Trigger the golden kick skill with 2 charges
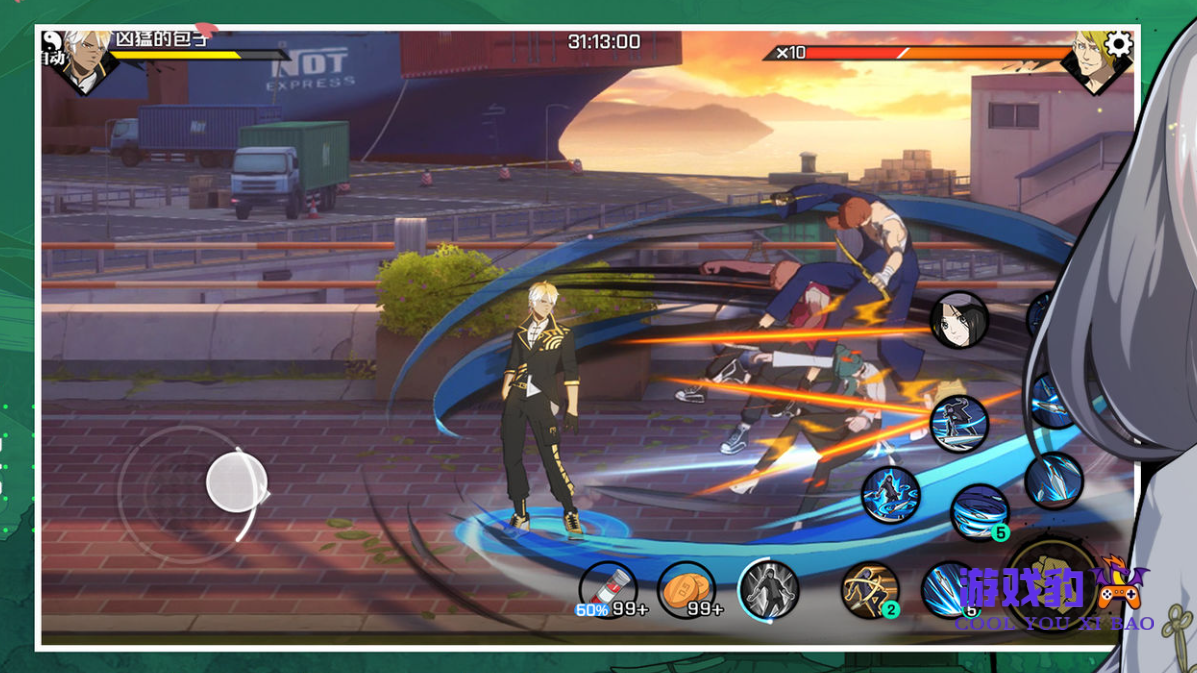This screenshot has width=1197, height=673. [x=869, y=590]
